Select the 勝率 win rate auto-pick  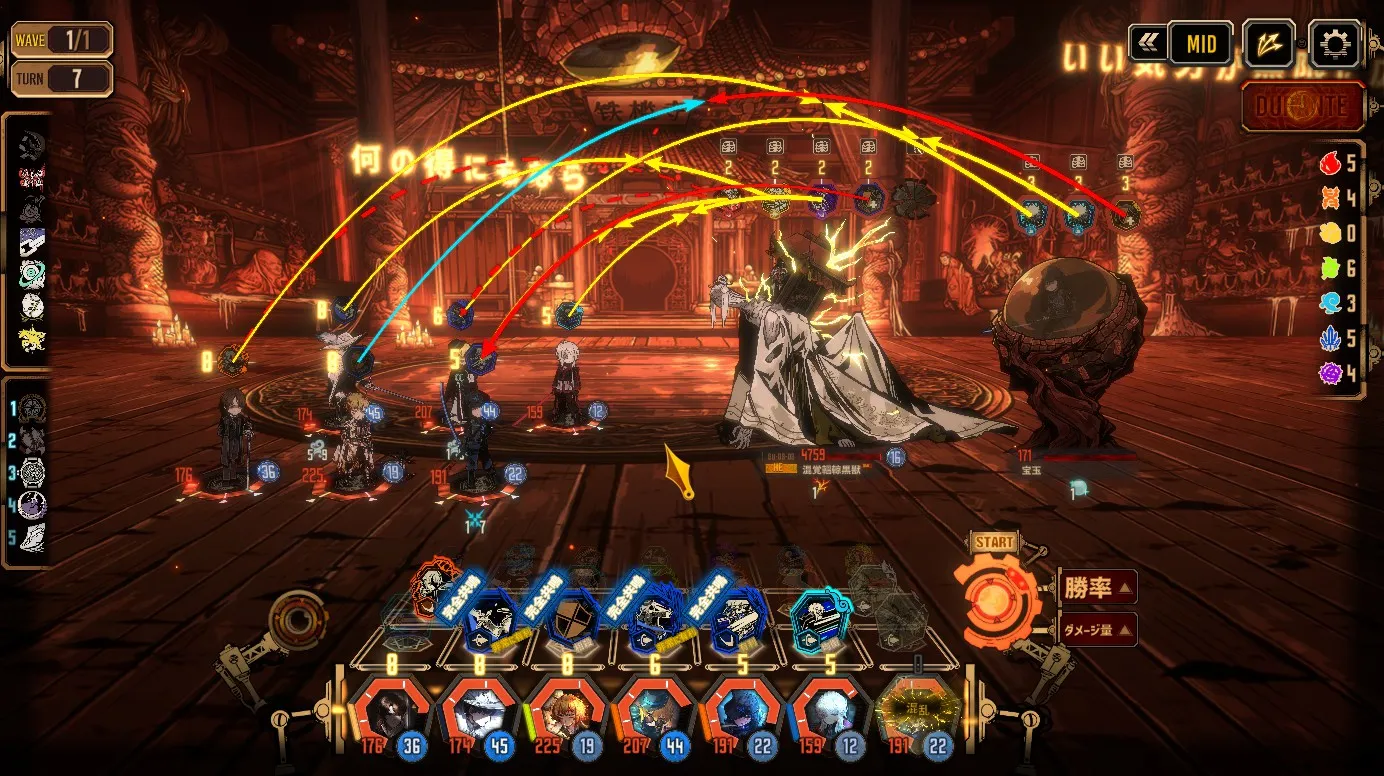1096,587
